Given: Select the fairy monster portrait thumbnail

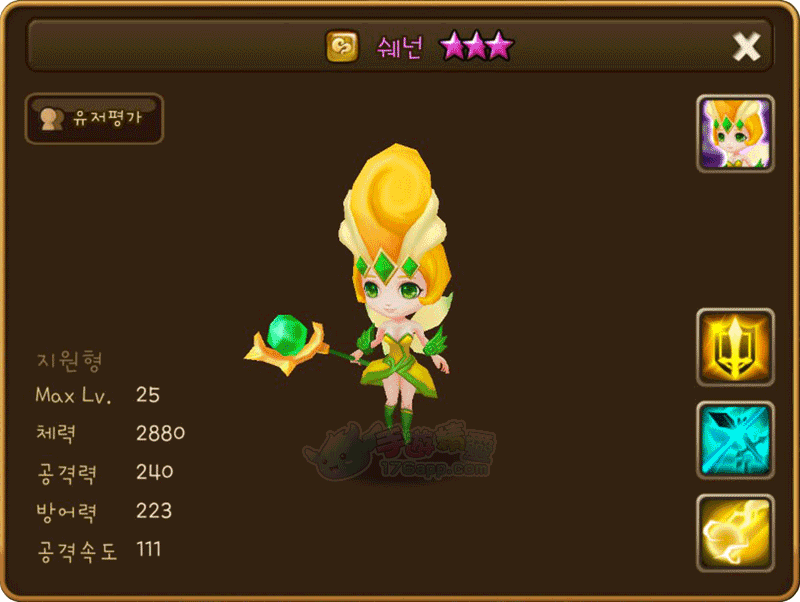Looking at the screenshot, I should click(x=735, y=134).
